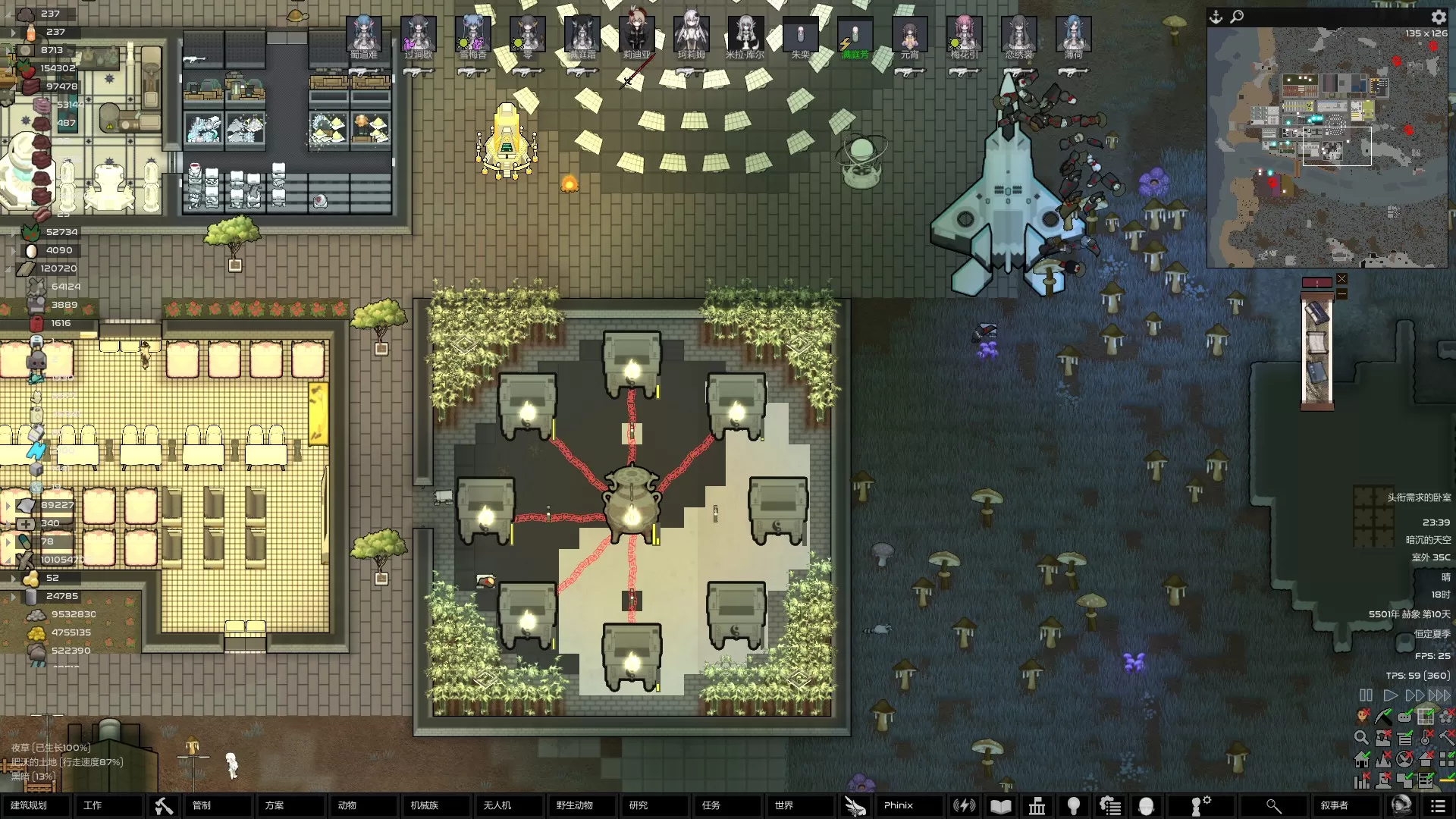
Task: Select colonist portrait 蜀道难
Action: (364, 36)
